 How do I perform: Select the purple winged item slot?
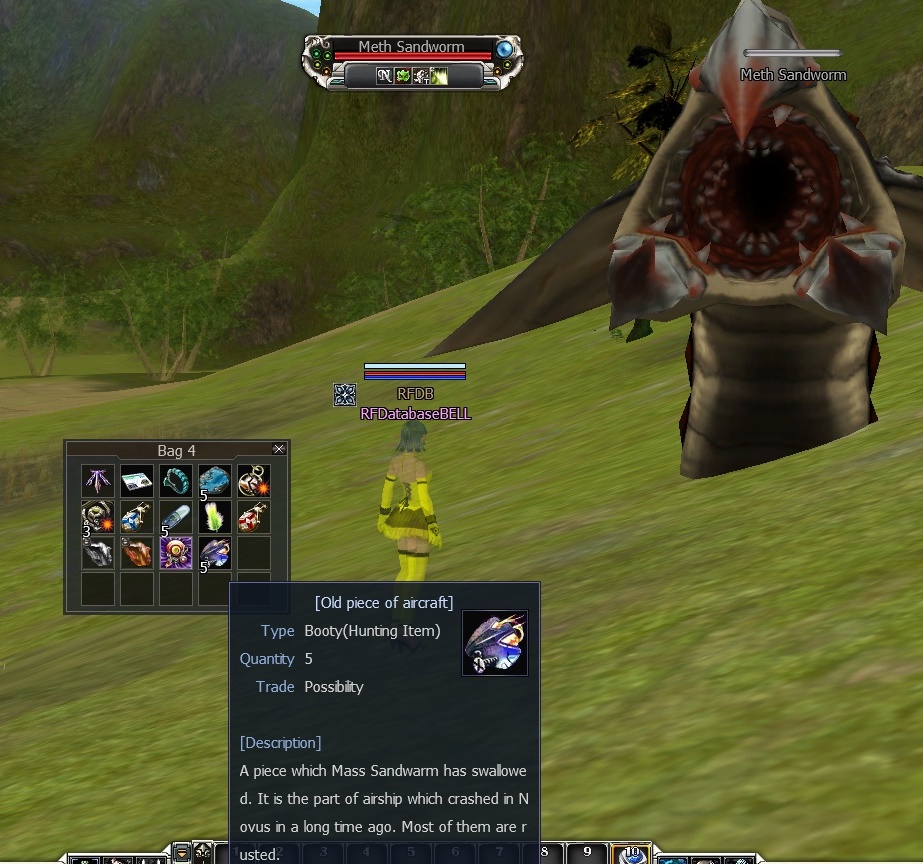pos(98,481)
